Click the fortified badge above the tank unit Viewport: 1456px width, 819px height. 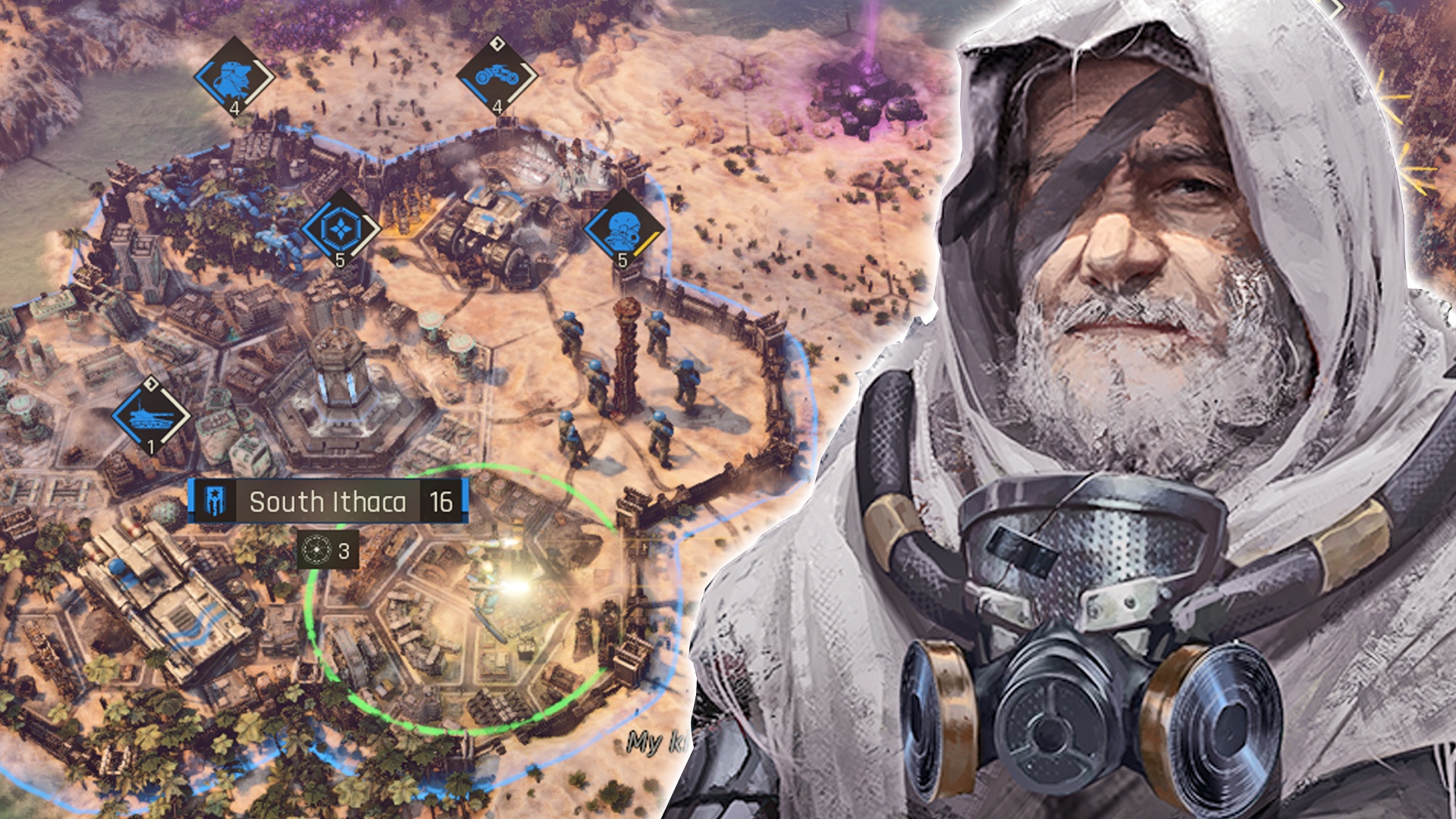pos(150,384)
